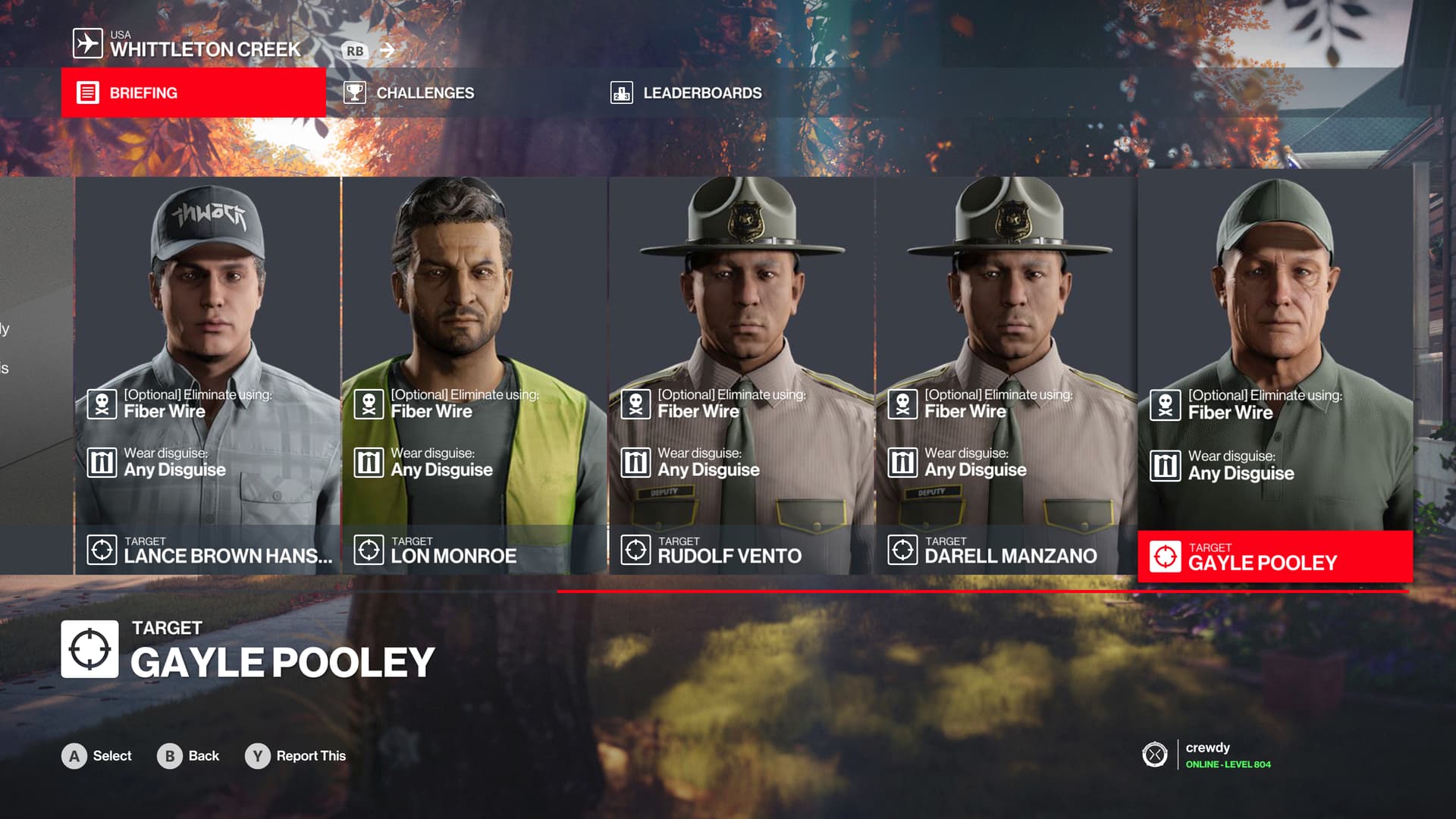Viewport: 1456px width, 819px height.
Task: Click the Whittleton Creek location header
Action: pos(205,49)
